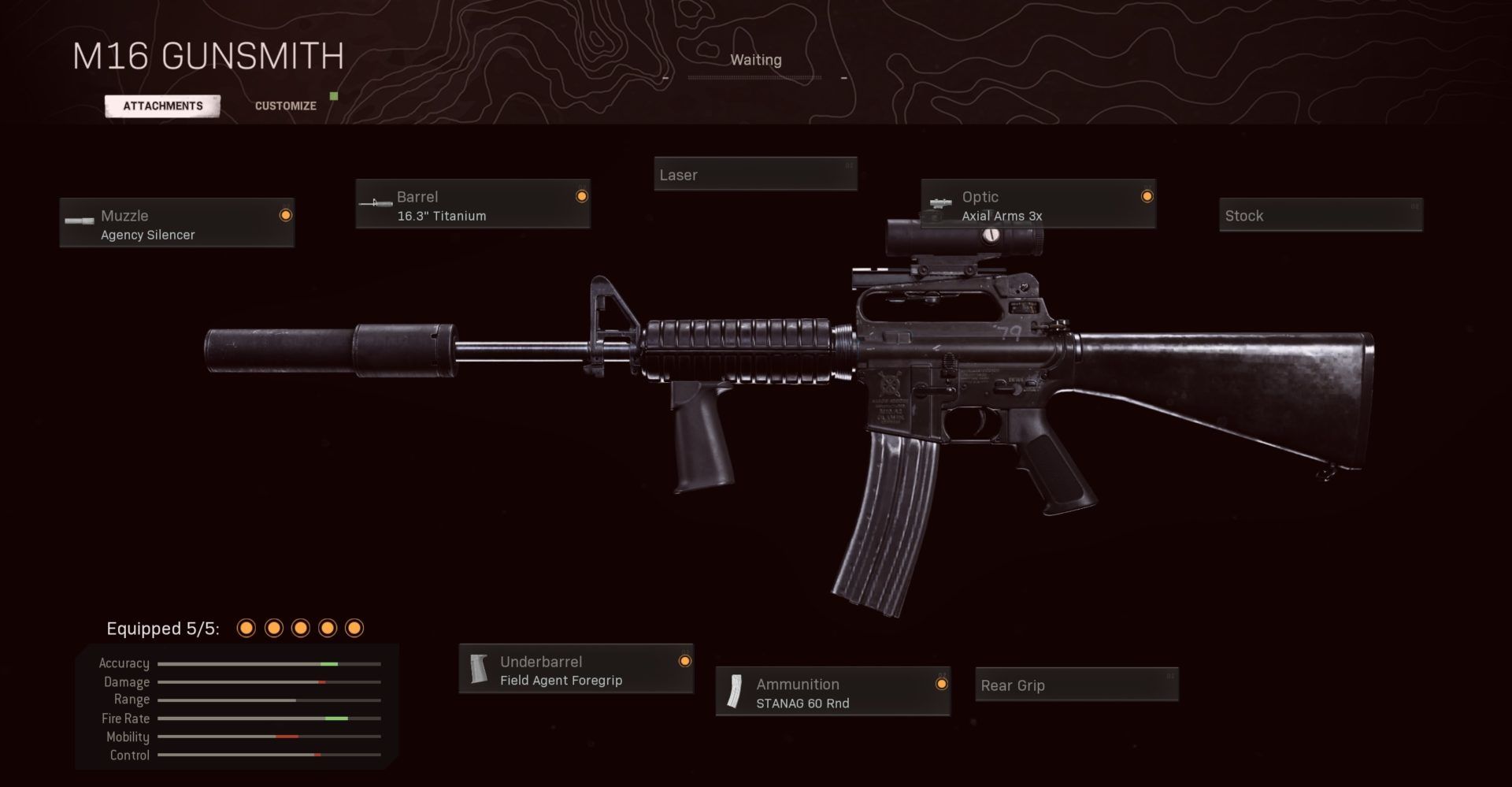Switch to the Attachments tab

(x=163, y=106)
